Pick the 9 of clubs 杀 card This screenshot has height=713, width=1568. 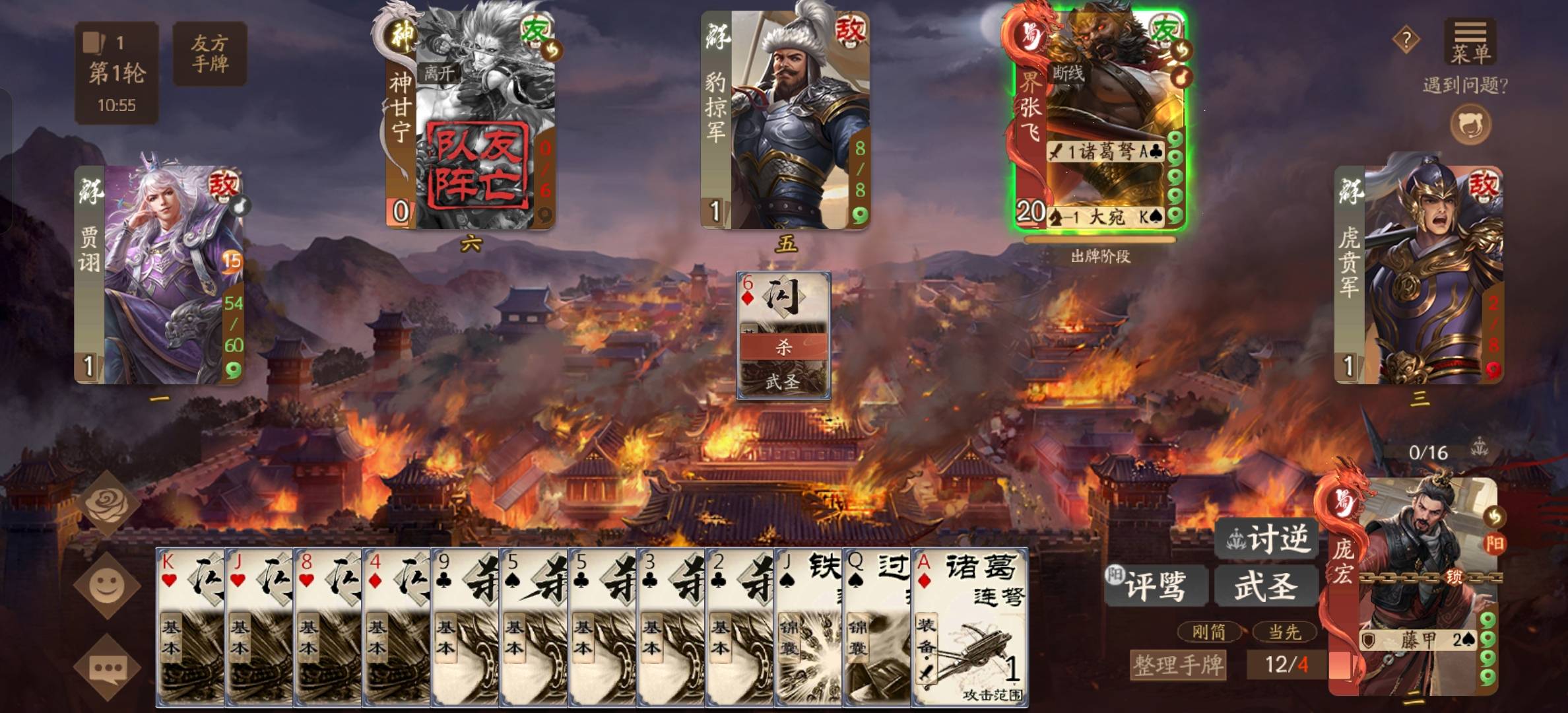pos(465,627)
